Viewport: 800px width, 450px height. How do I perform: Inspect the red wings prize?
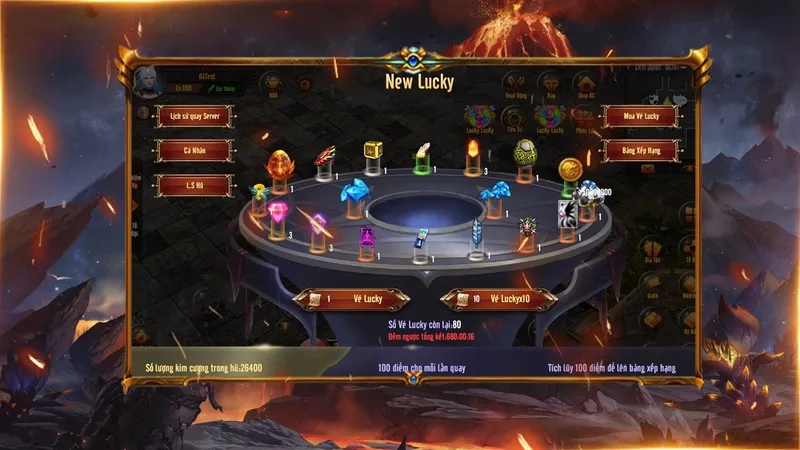(x=326, y=155)
